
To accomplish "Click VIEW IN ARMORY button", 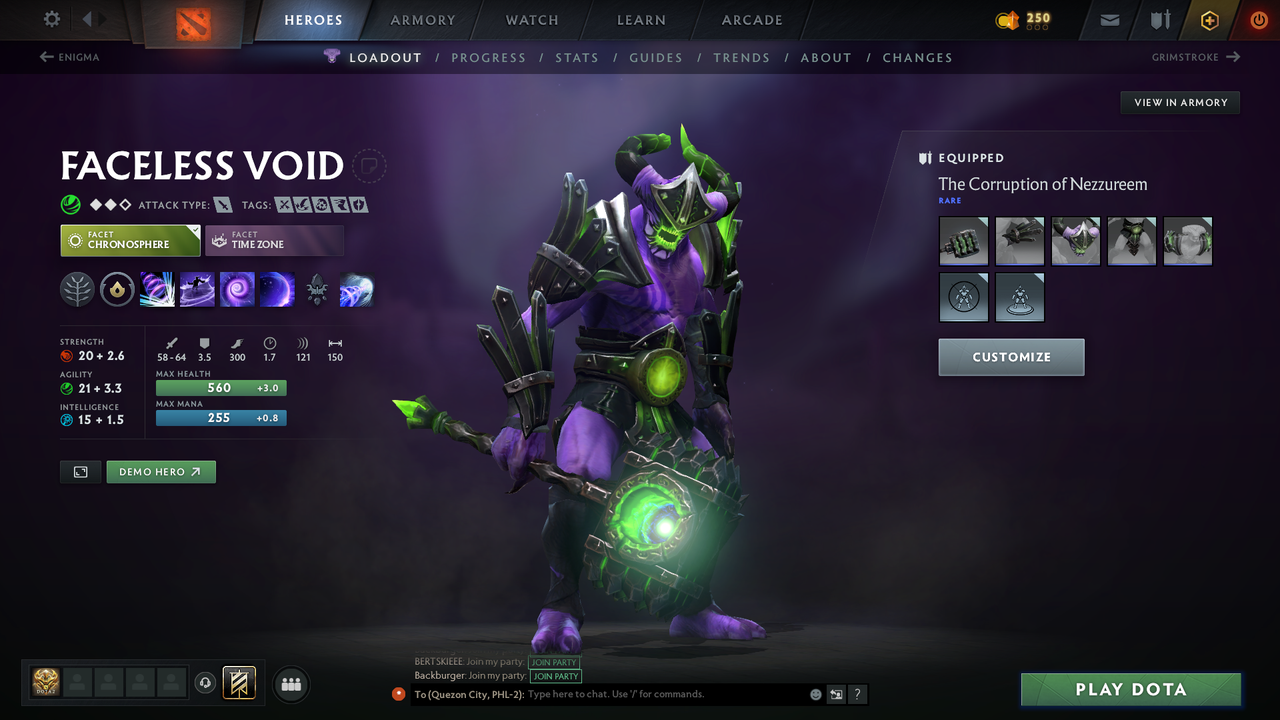I will click(x=1179, y=102).
